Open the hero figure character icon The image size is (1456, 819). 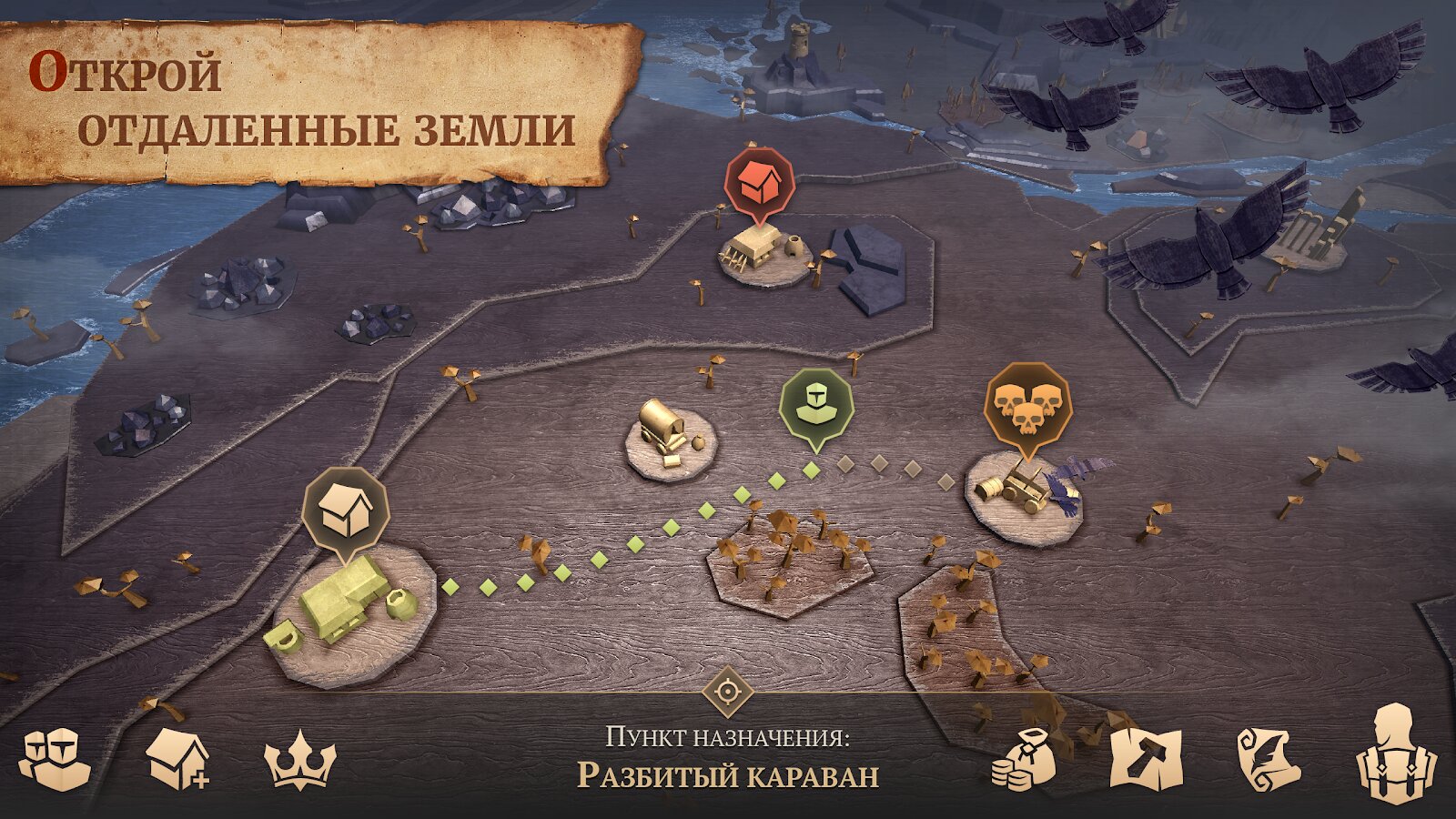tap(1395, 755)
